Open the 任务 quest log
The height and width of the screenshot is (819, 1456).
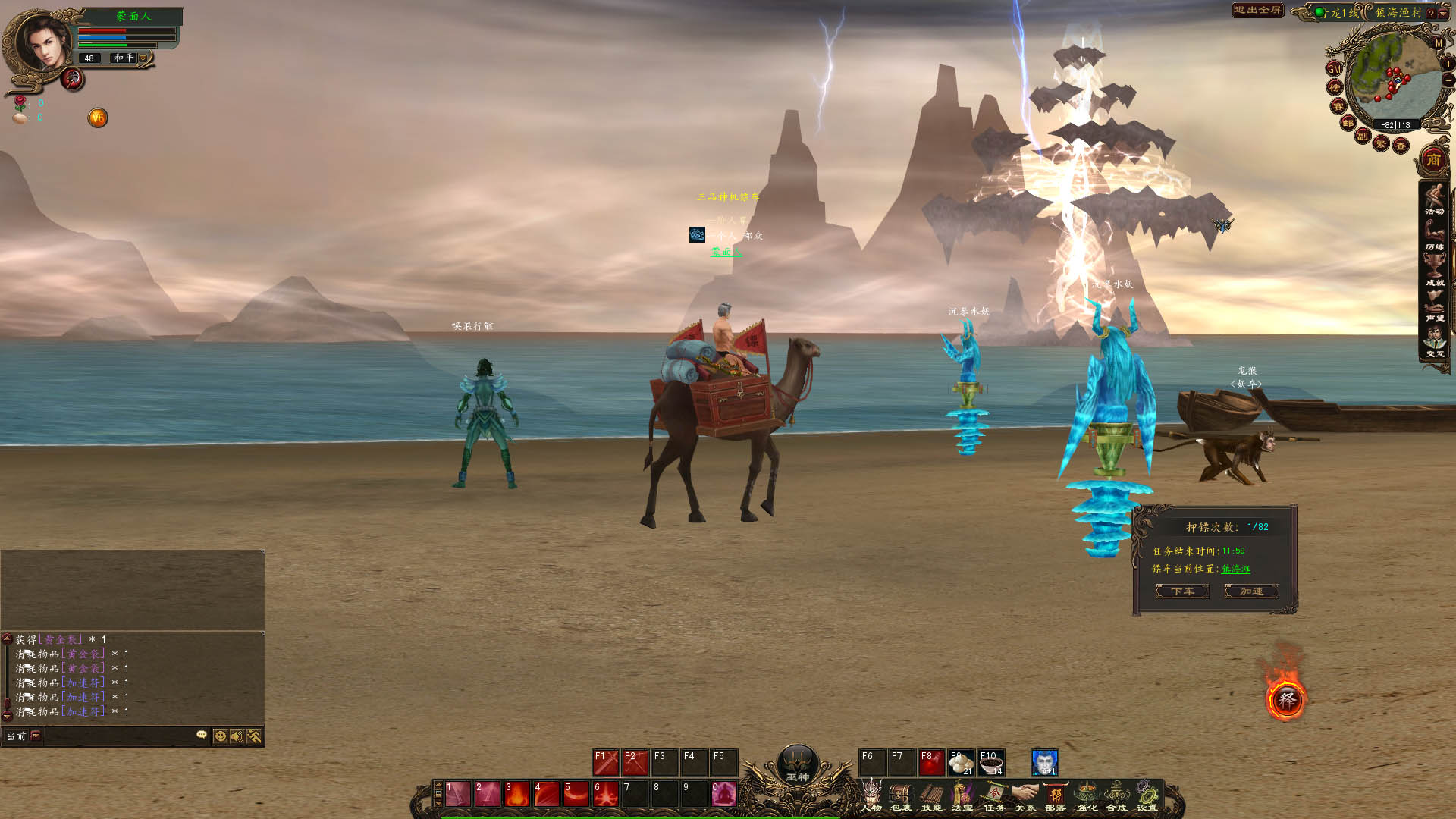pos(993,796)
